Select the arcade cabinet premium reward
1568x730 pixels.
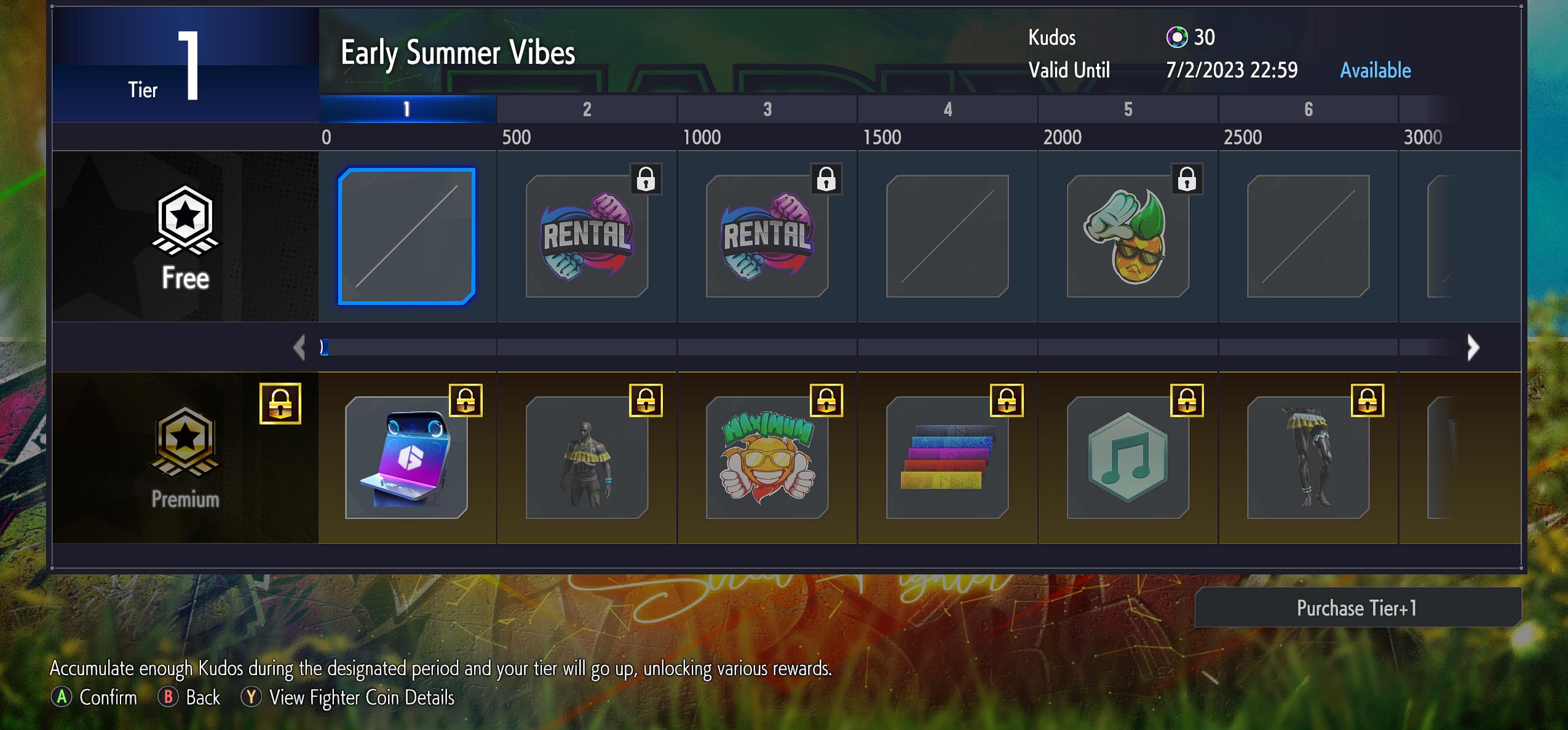coord(406,458)
